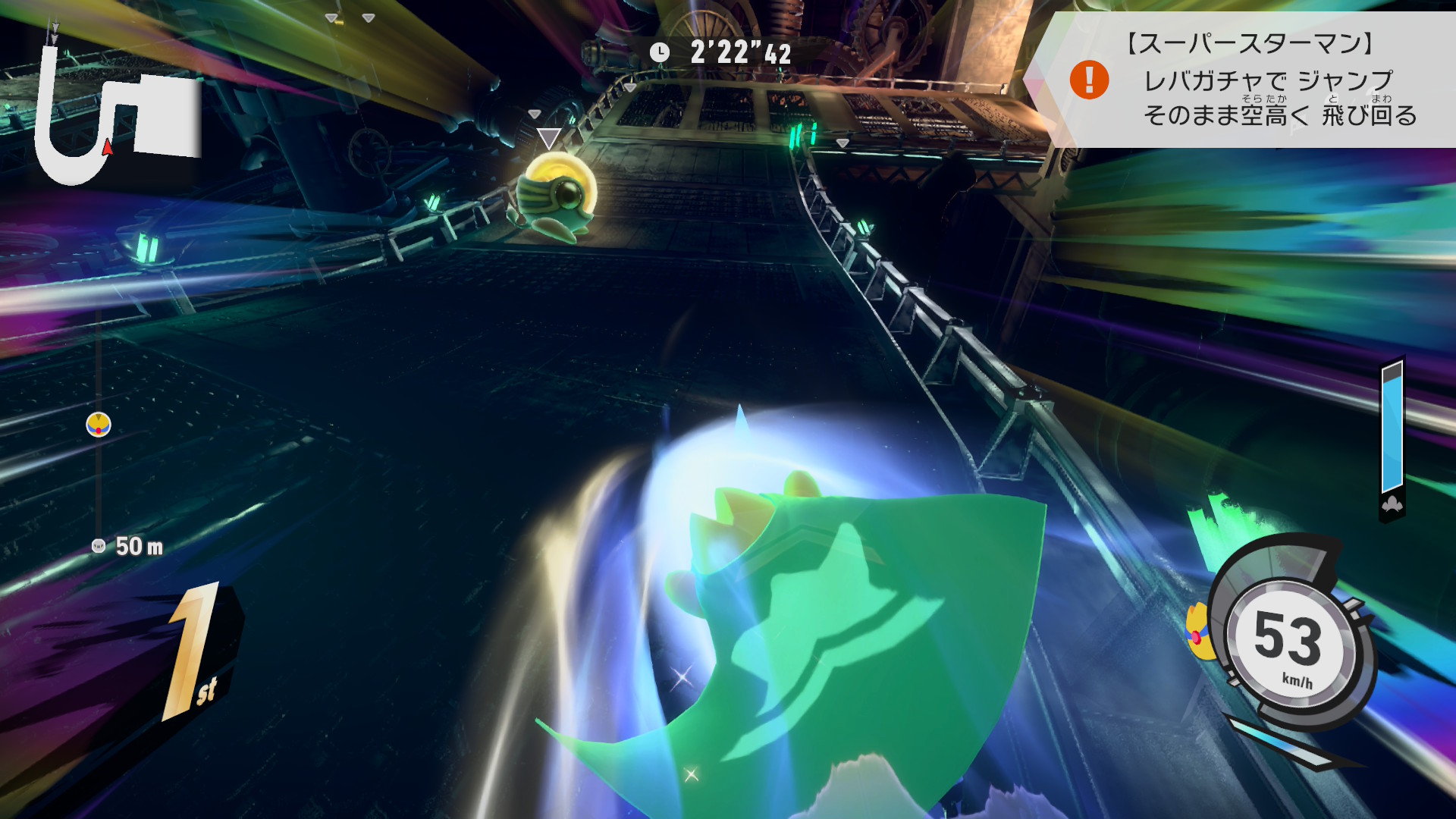Click the icon below the blue charge gauge
This screenshot has height=819, width=1456.
(1392, 505)
